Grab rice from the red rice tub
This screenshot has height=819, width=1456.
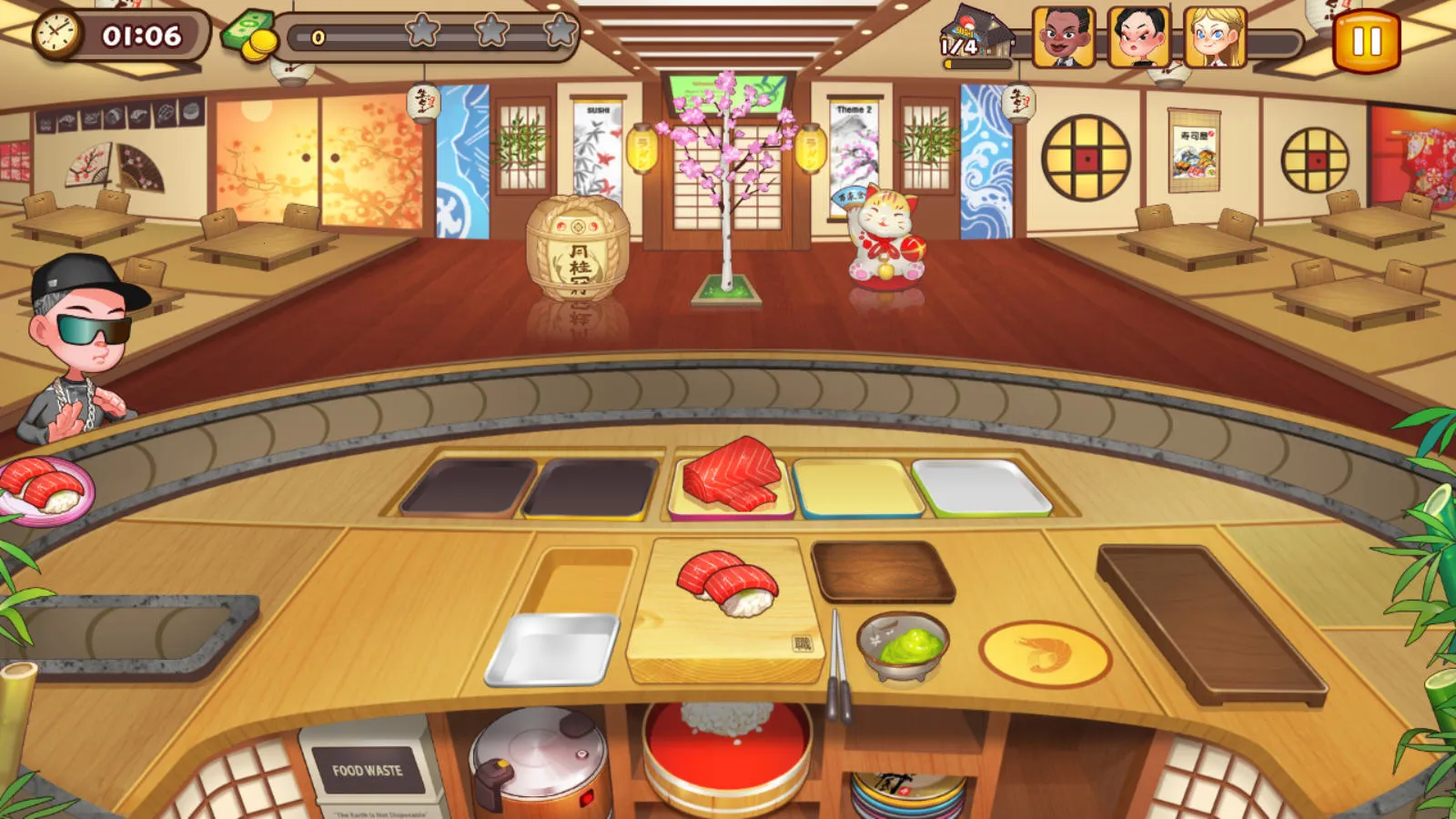[x=726, y=746]
